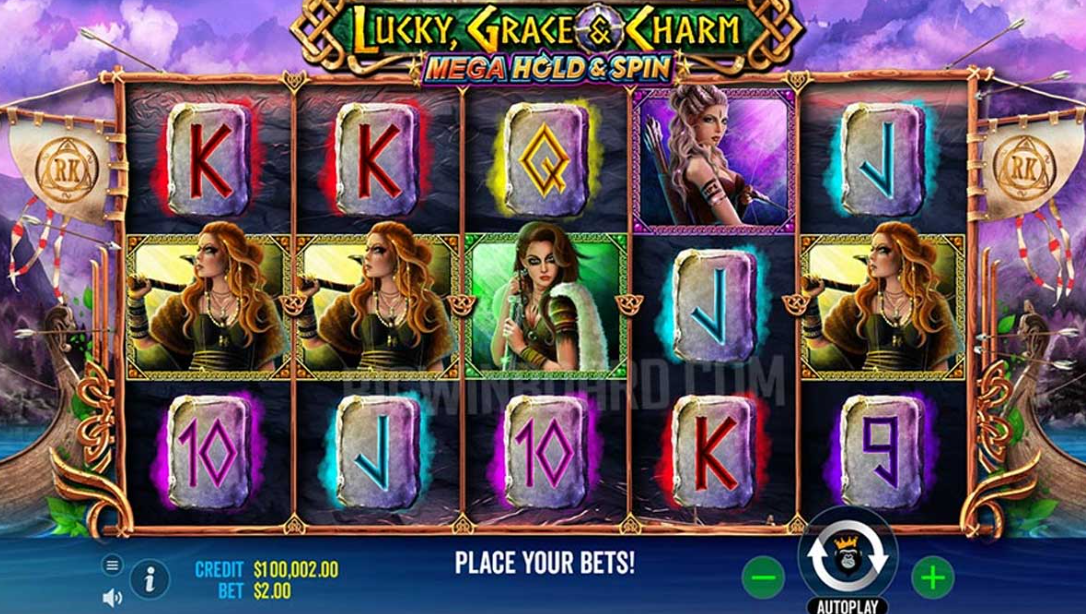
Task: Open the Autoplay options
Action: click(x=847, y=606)
